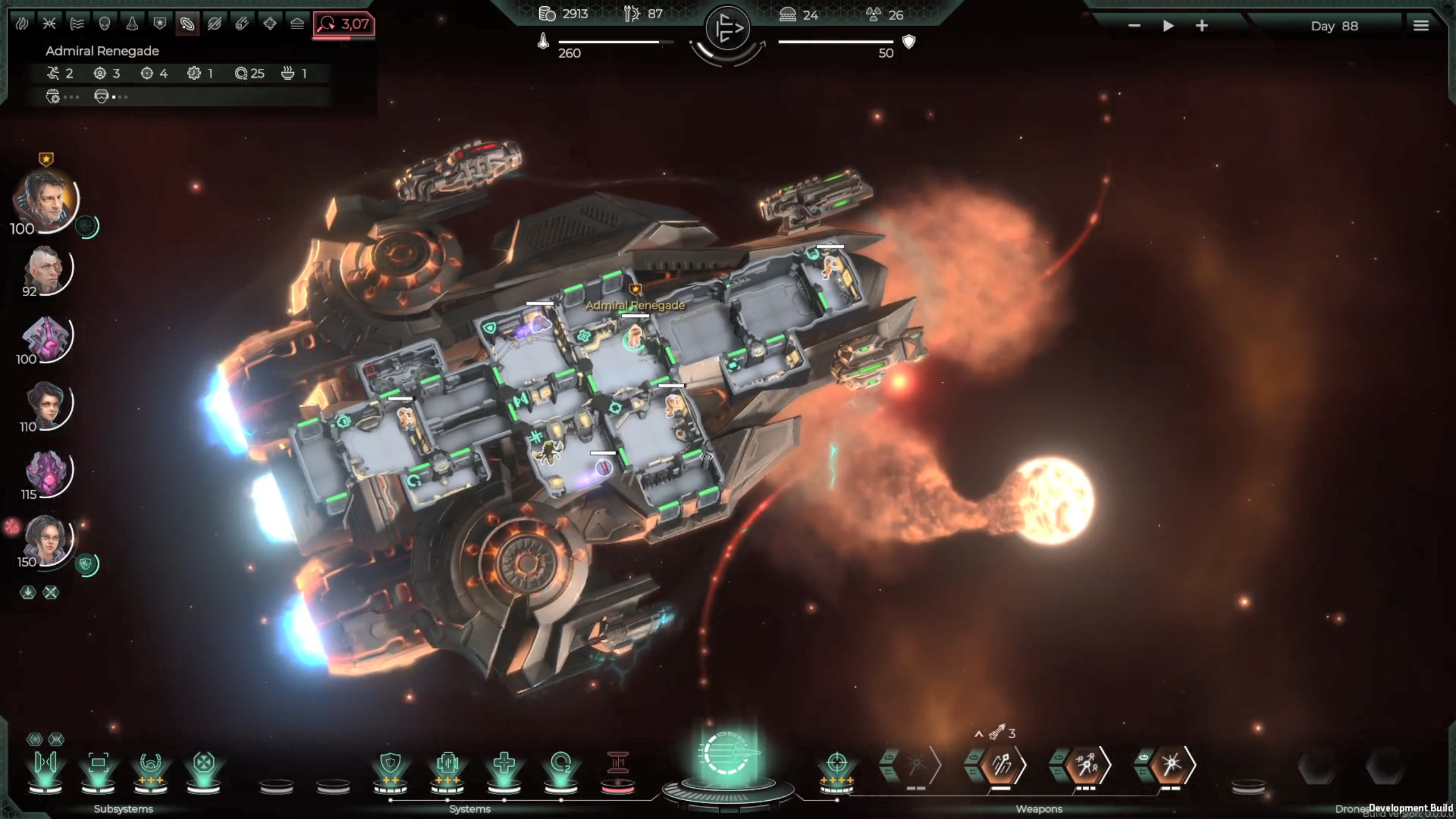Click the galaxy icon in top toolbar

188,24
